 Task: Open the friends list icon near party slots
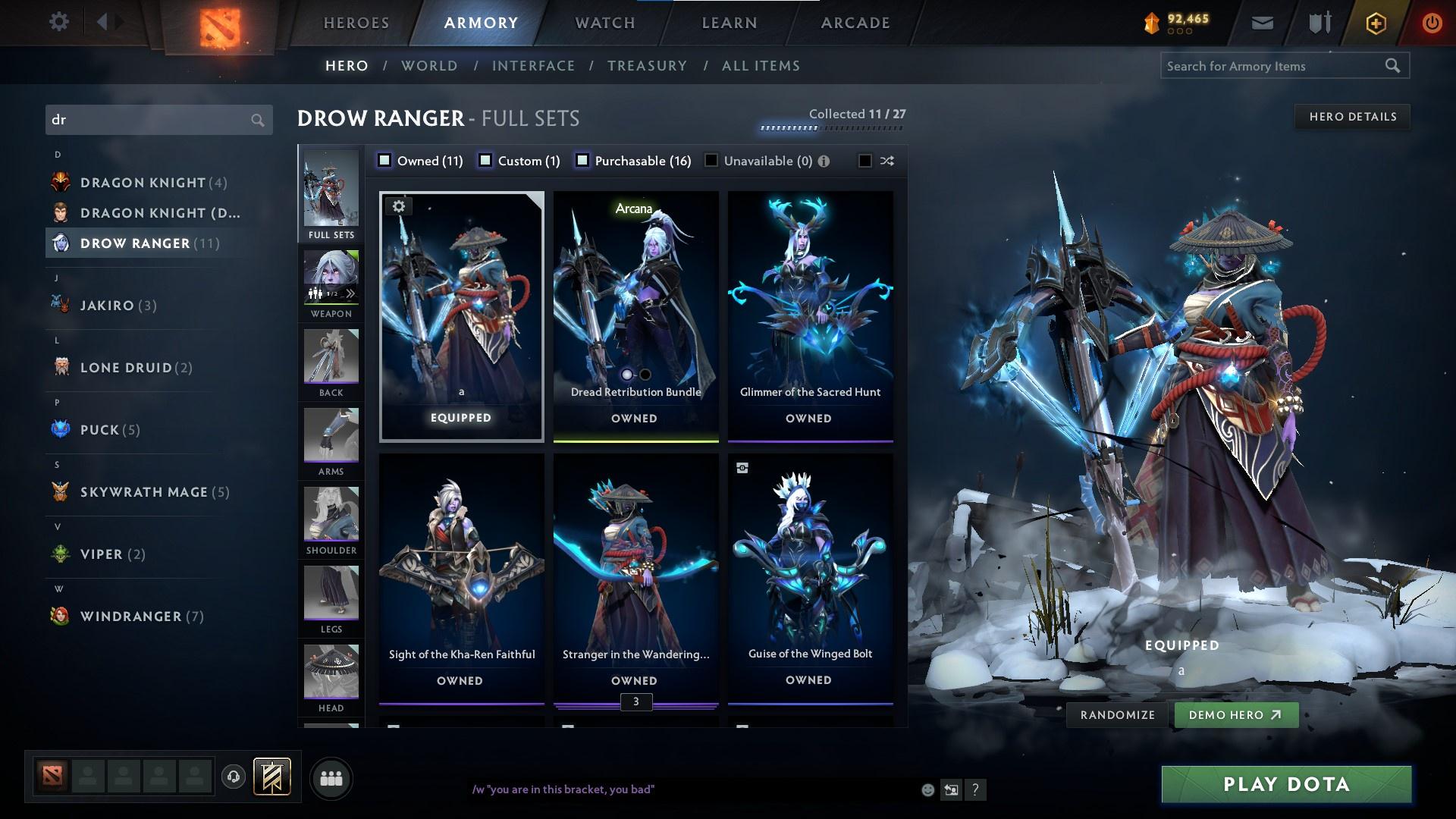(331, 777)
